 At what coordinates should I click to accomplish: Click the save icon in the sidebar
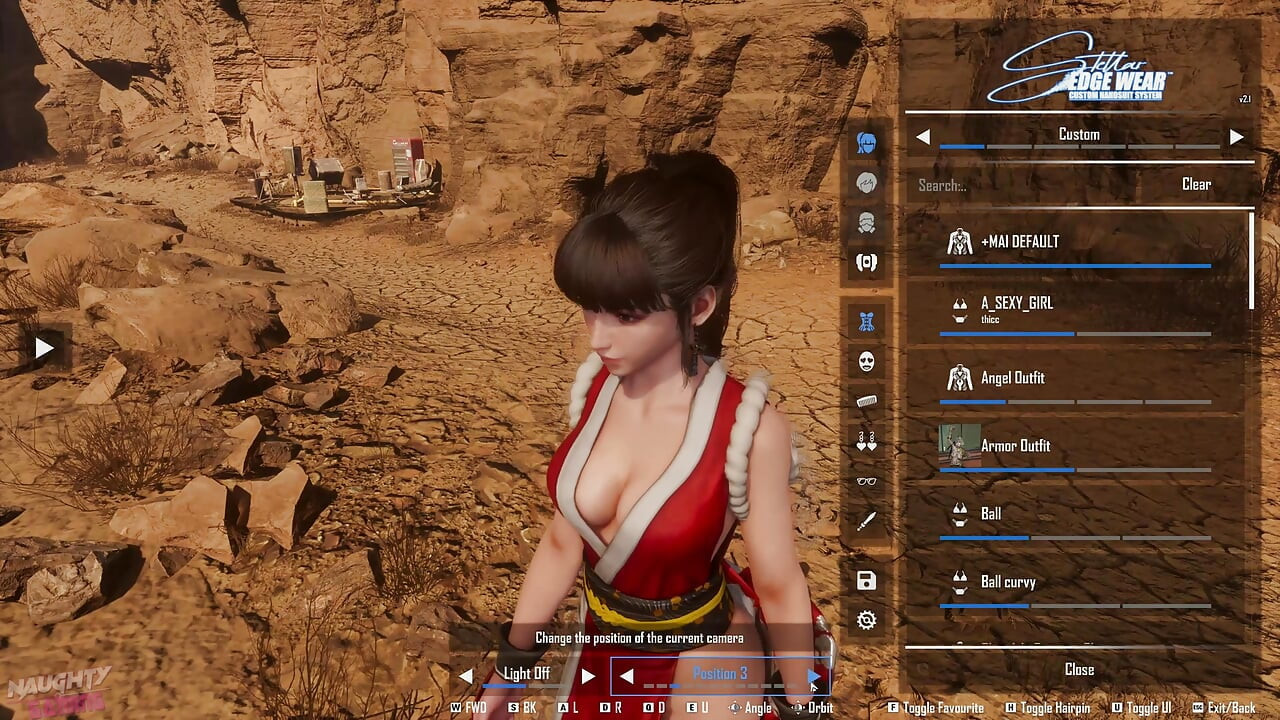click(865, 580)
